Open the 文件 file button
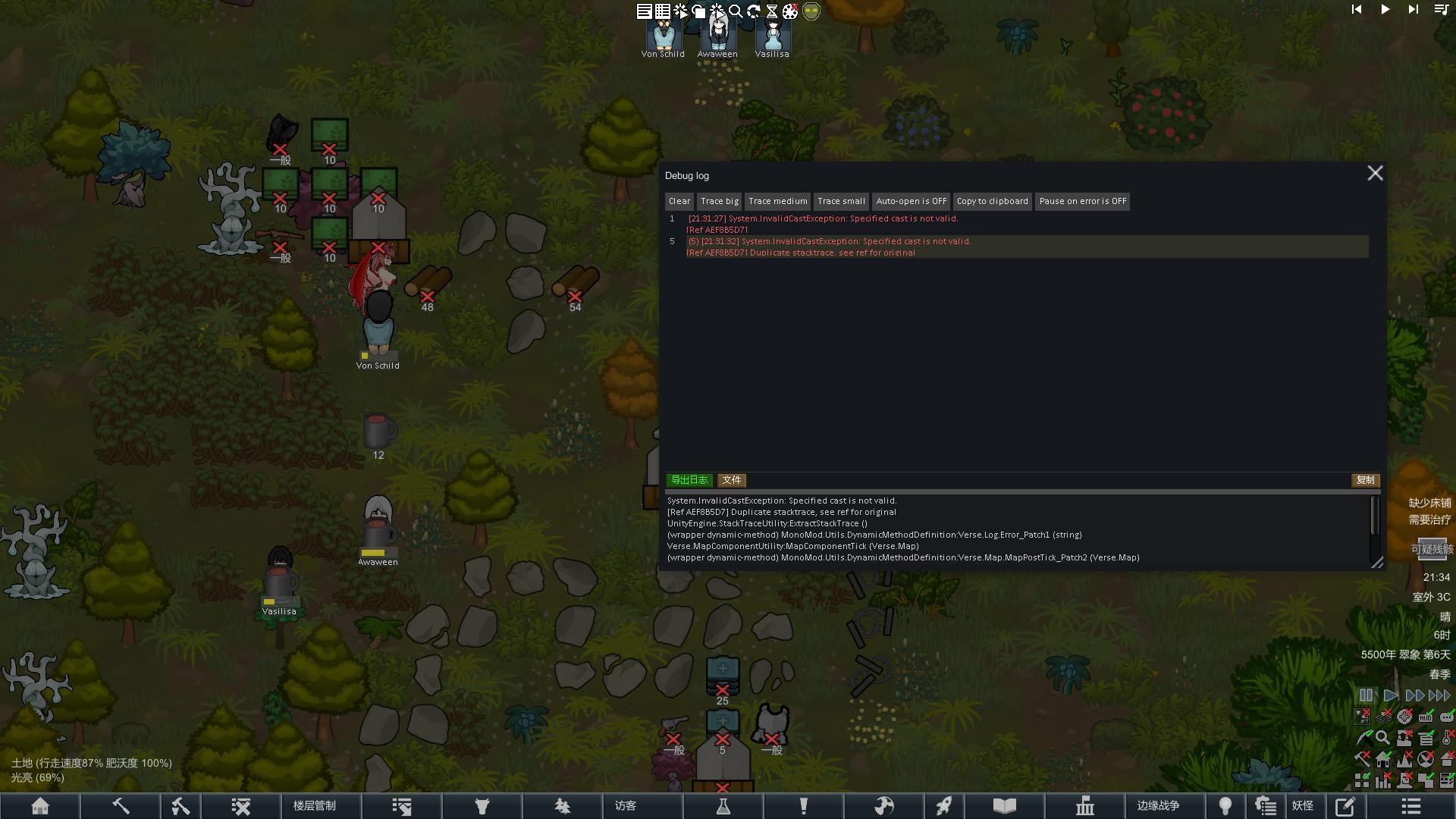Screen dimensions: 1456x819 [732, 480]
